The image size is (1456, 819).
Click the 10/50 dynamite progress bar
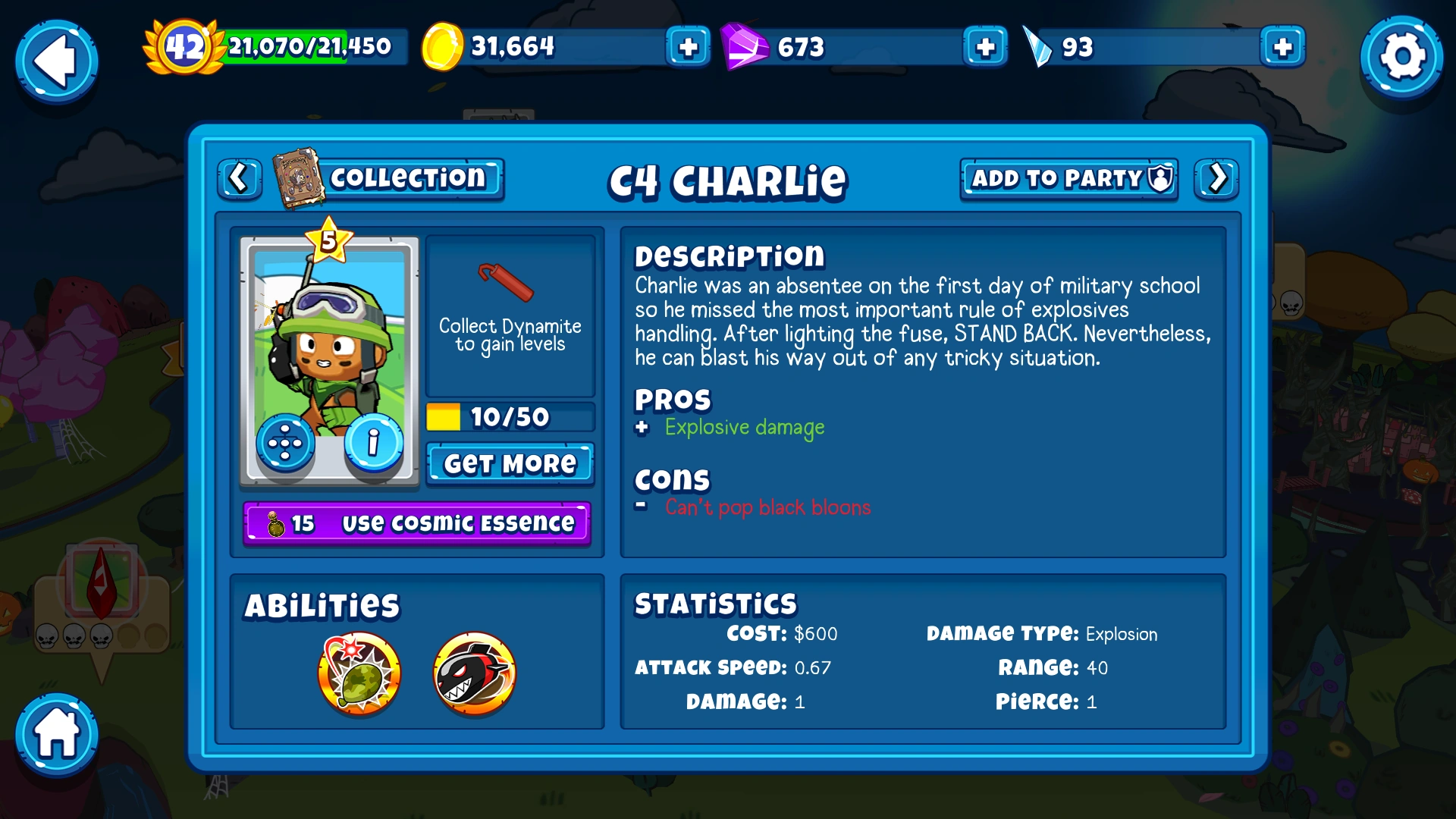[x=510, y=416]
